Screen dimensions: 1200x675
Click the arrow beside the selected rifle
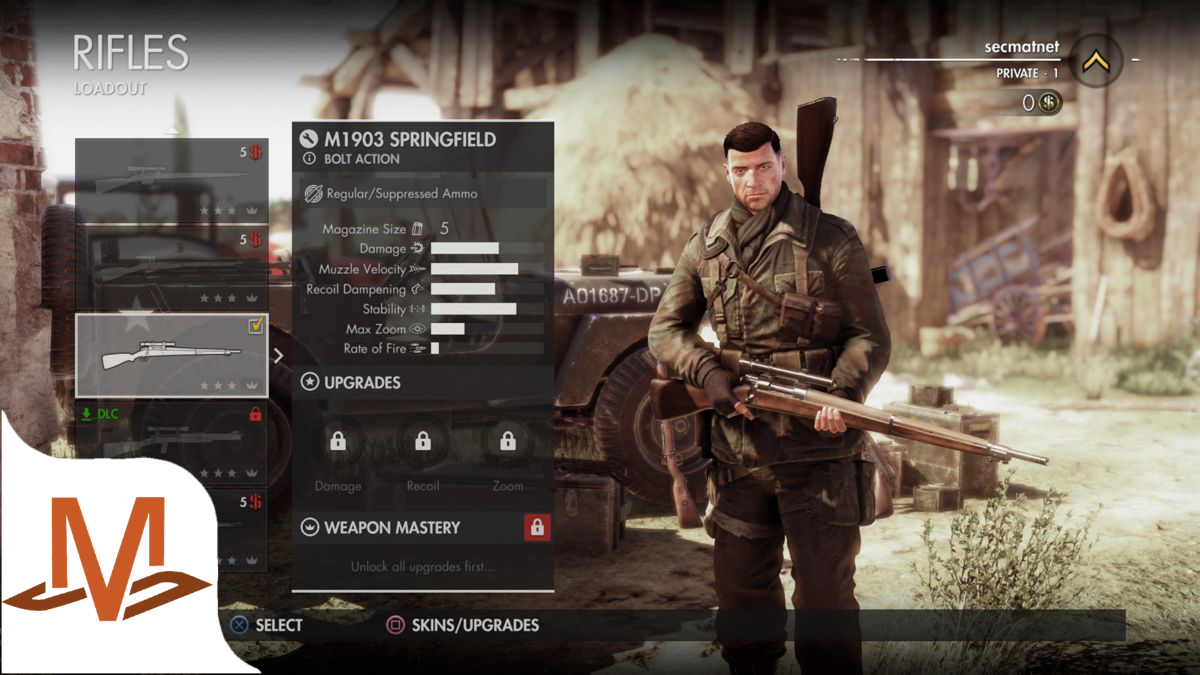tap(279, 355)
